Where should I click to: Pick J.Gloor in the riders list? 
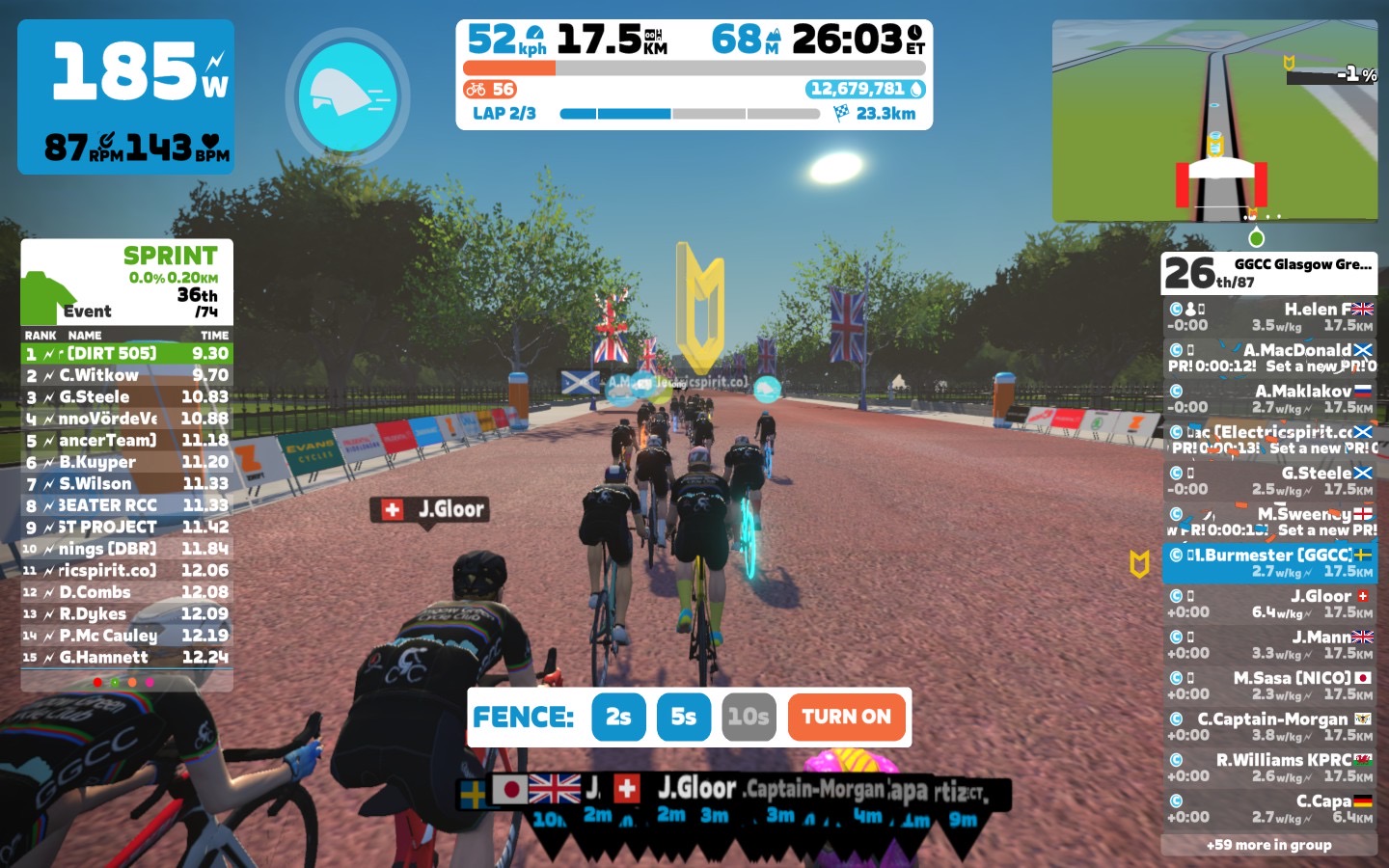[x=1269, y=604]
